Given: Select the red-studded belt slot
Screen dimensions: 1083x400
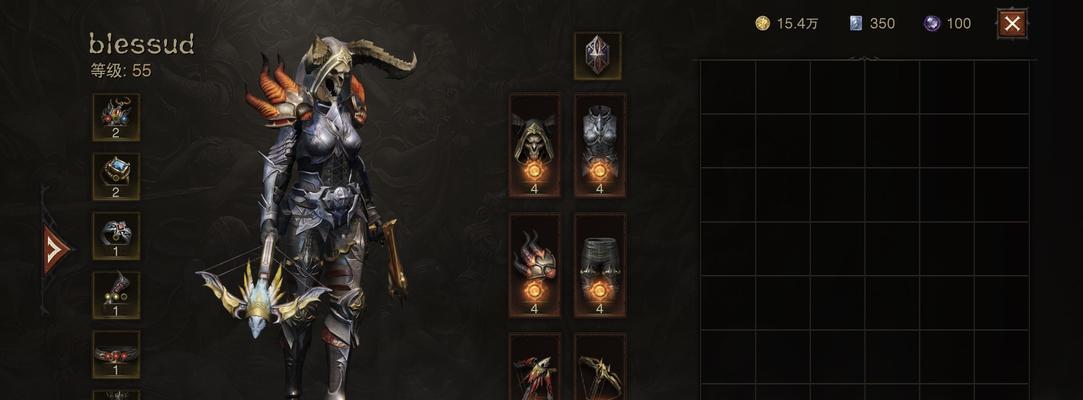Looking at the screenshot, I should click(x=116, y=354).
